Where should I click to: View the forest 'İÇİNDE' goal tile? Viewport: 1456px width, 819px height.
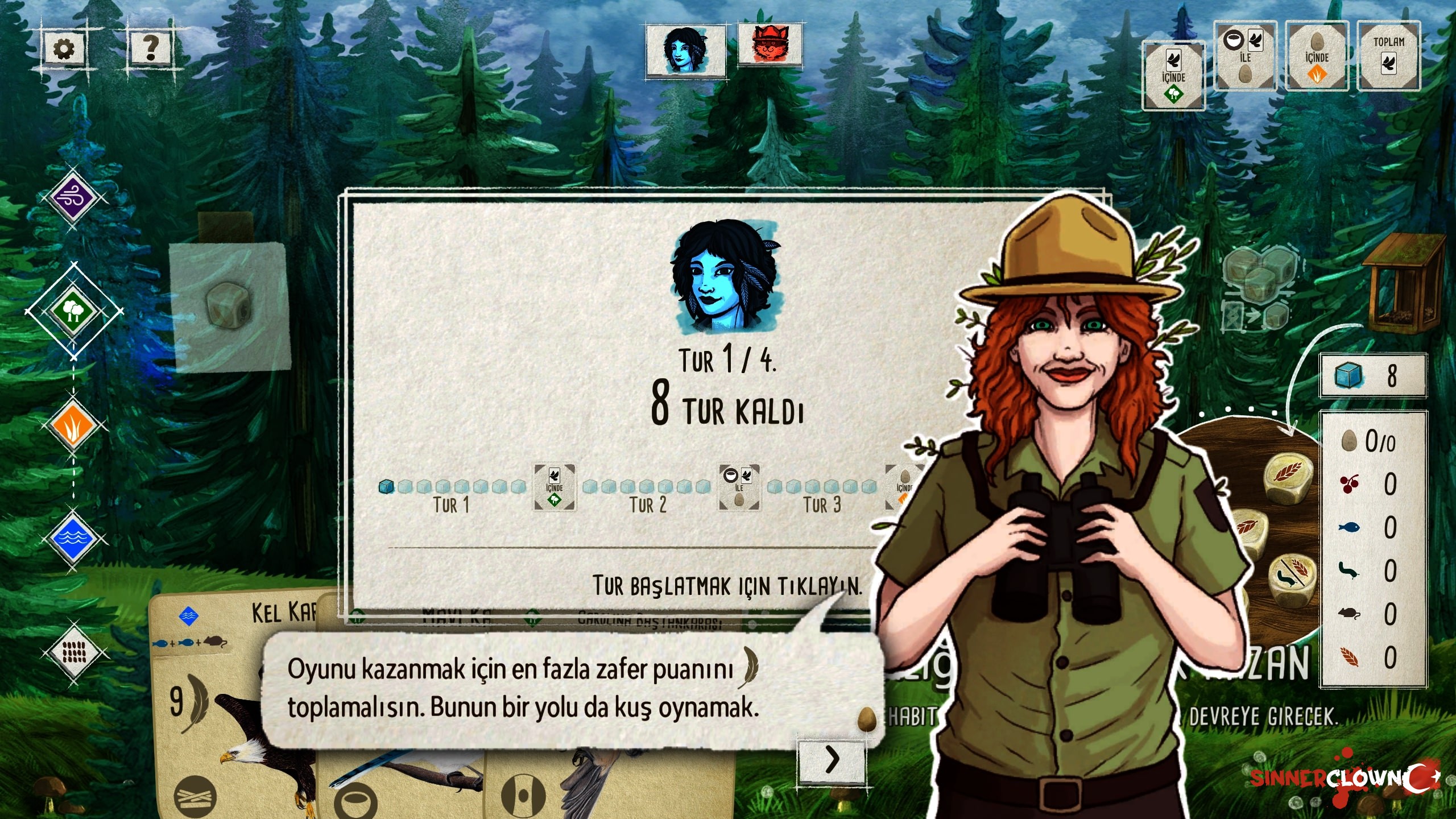point(1173,76)
